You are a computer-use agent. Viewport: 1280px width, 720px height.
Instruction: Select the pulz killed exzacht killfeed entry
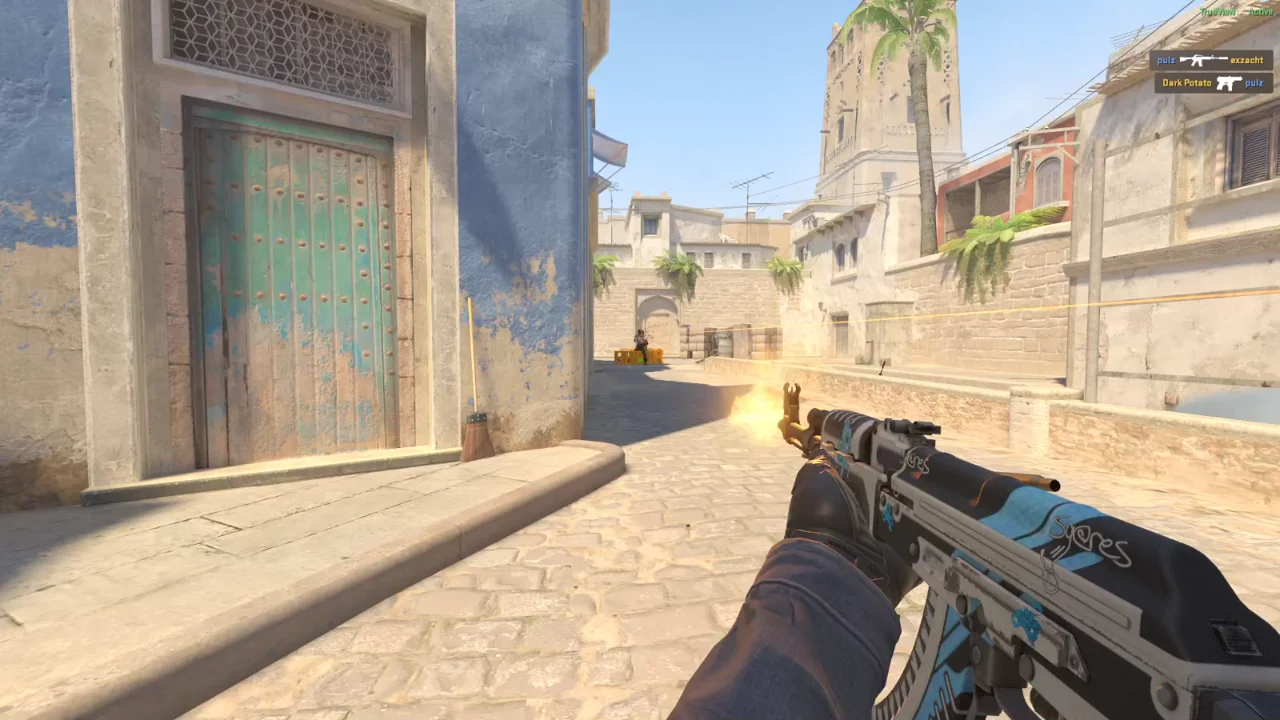1211,60
